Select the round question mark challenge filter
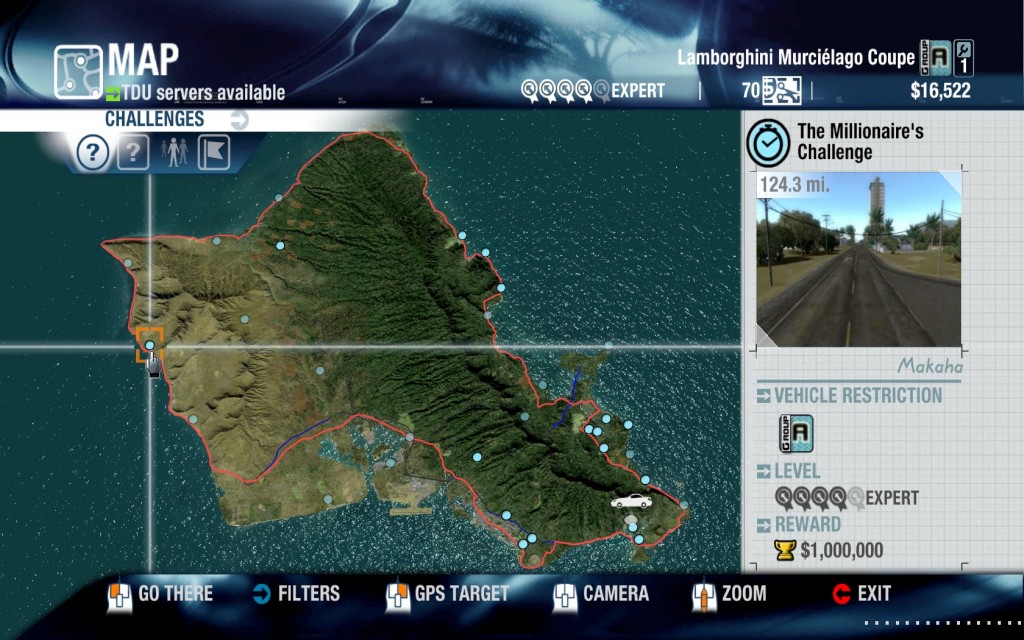1024x640 pixels. point(92,153)
